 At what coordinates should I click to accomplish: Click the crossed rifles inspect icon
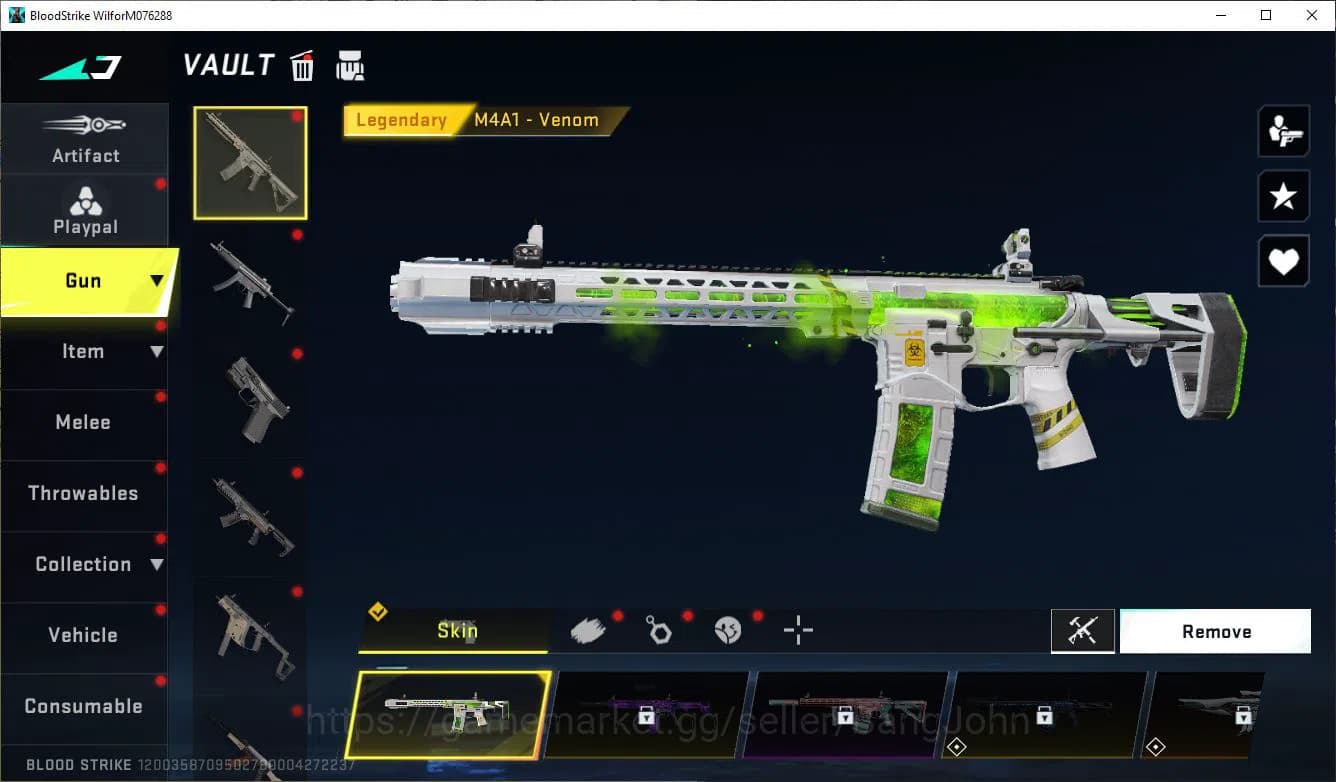pyautogui.click(x=1083, y=630)
